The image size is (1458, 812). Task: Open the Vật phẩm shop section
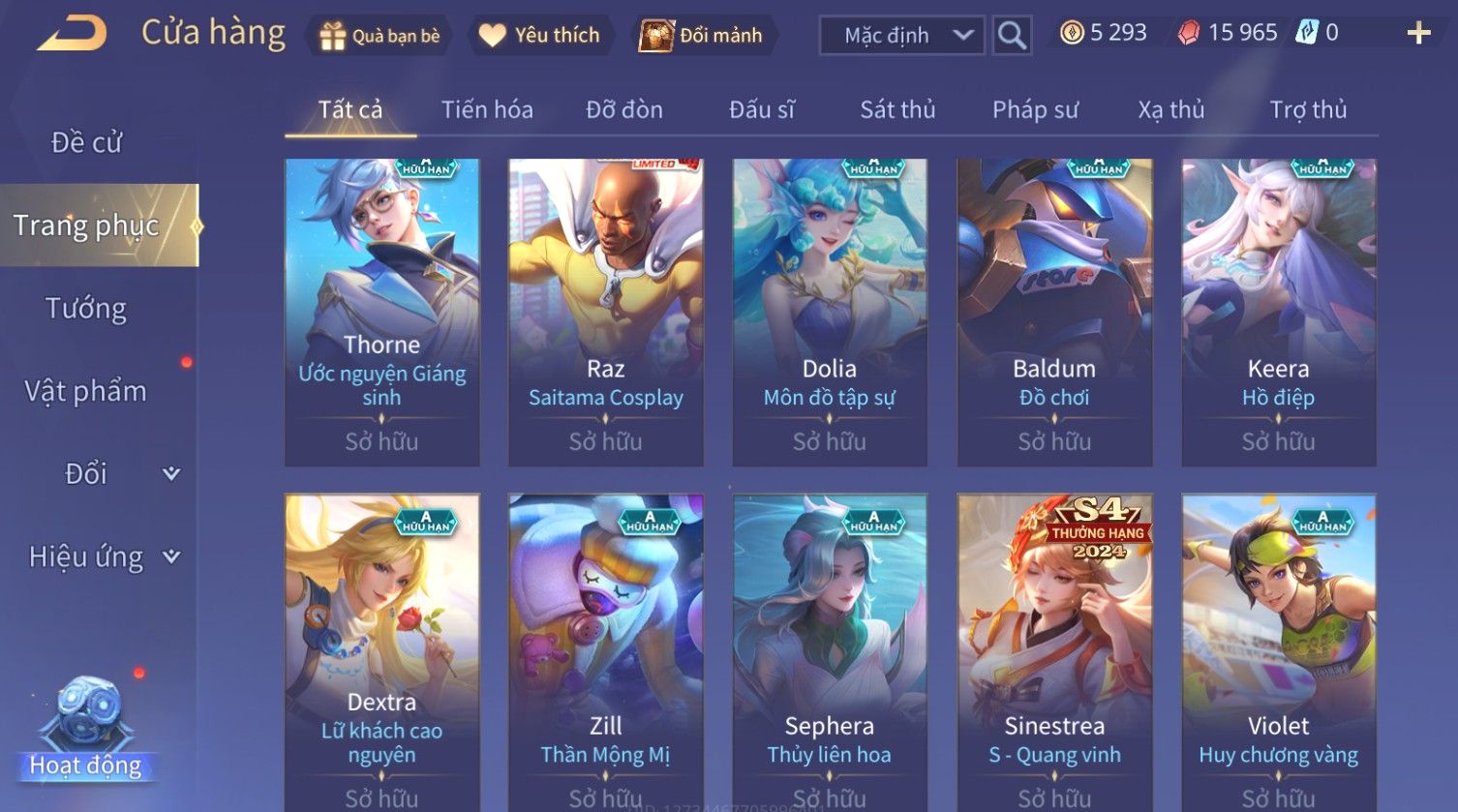point(85,391)
